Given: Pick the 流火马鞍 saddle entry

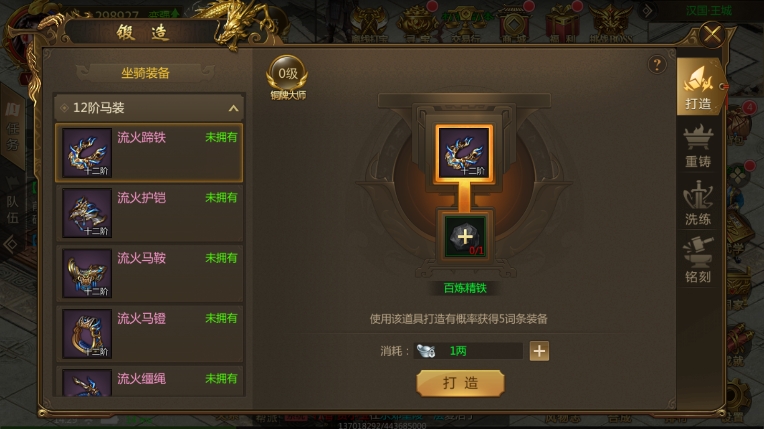Looking at the screenshot, I should tap(149, 273).
